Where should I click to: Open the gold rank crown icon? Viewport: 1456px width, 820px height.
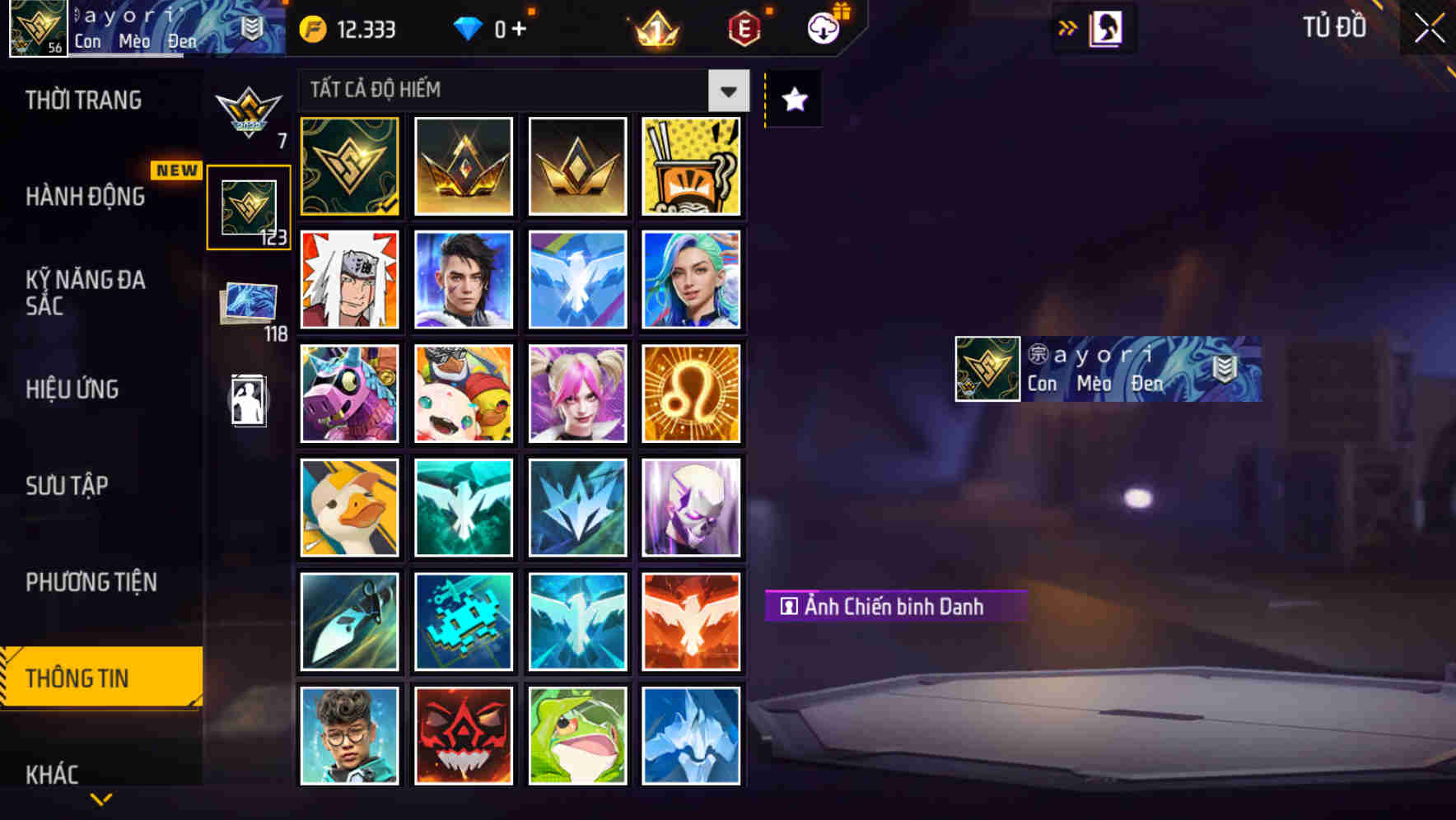click(653, 29)
